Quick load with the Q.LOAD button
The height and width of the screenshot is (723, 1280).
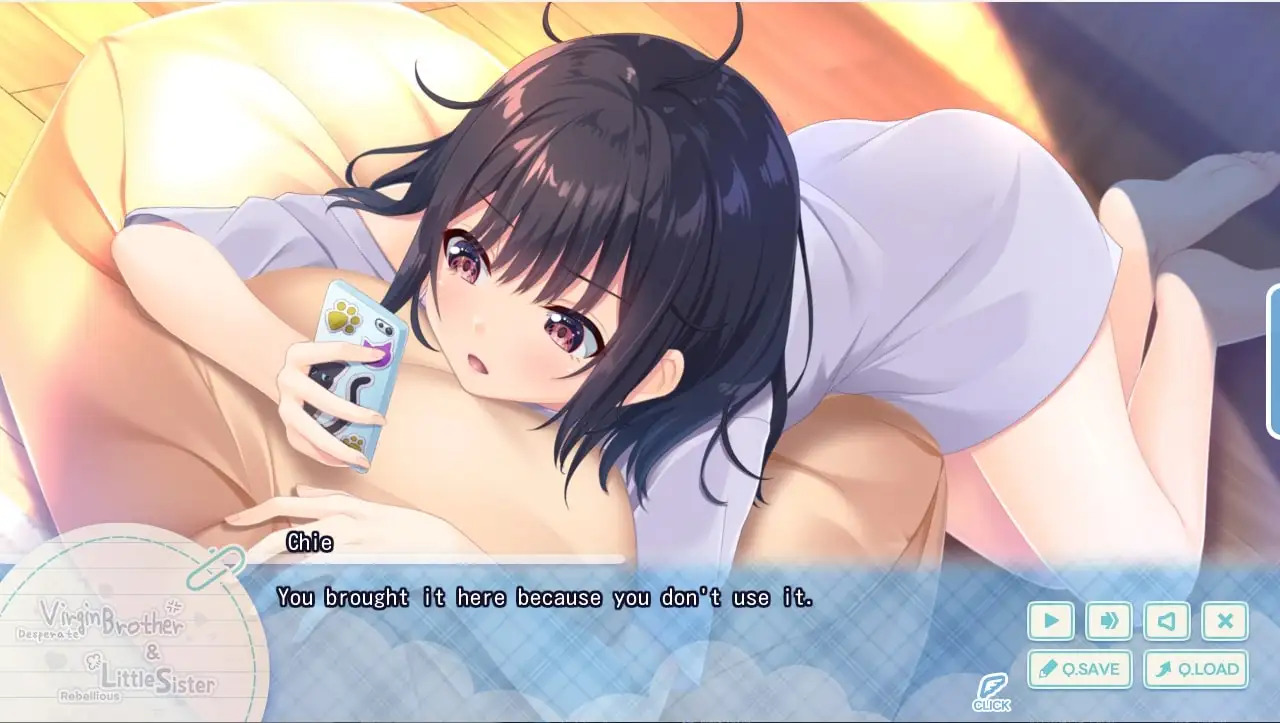click(1197, 669)
